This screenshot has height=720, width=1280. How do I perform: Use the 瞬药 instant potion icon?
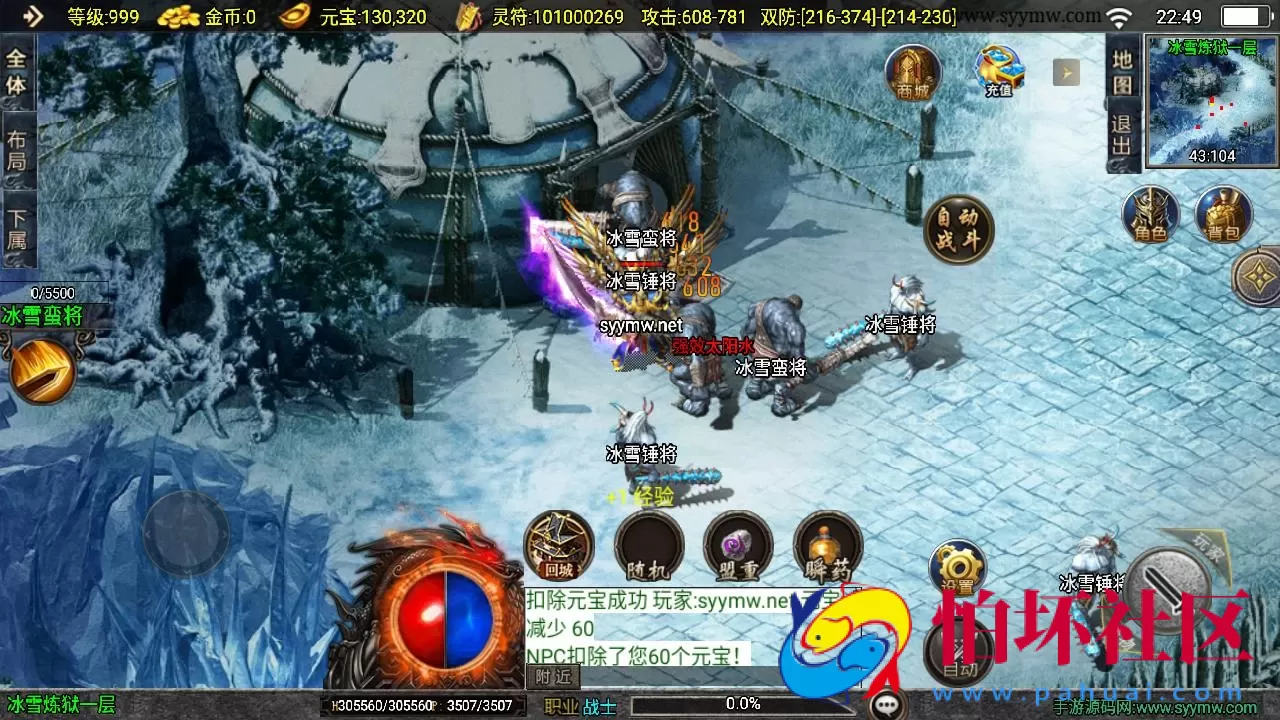coord(828,546)
